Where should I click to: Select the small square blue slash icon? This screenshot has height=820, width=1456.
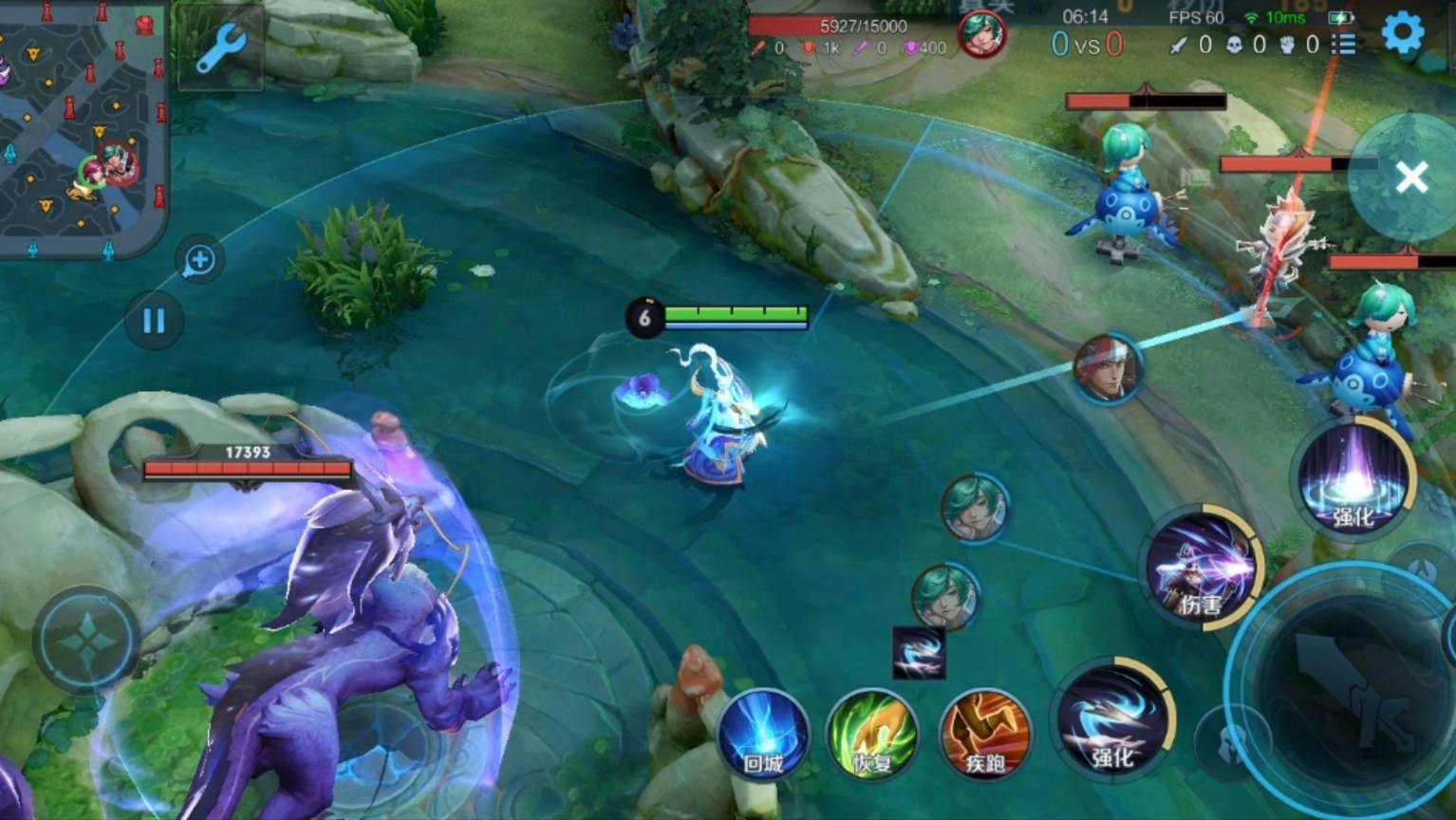(x=919, y=653)
